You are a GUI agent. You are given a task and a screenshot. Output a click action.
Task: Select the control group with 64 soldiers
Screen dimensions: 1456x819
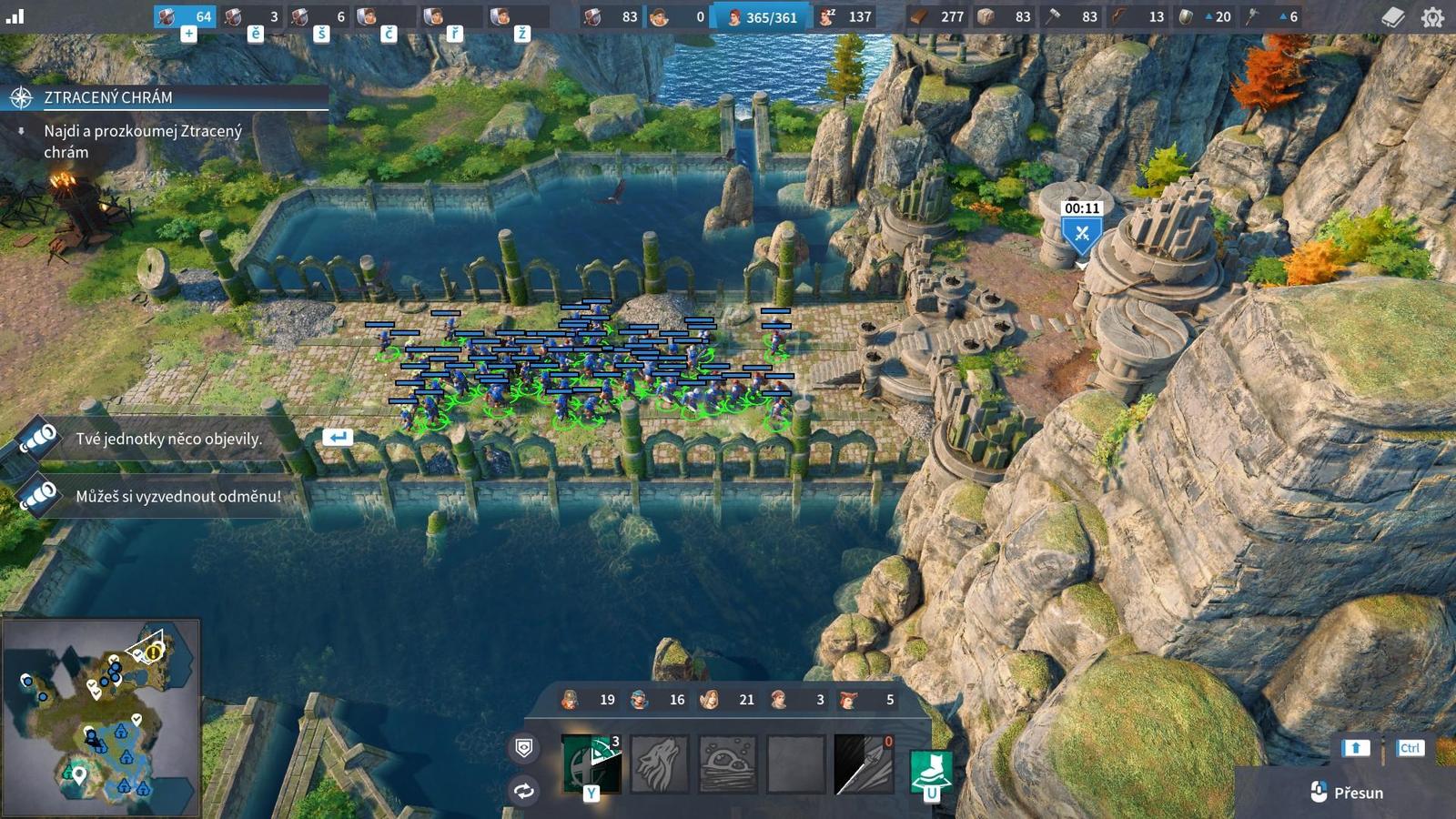click(x=185, y=16)
